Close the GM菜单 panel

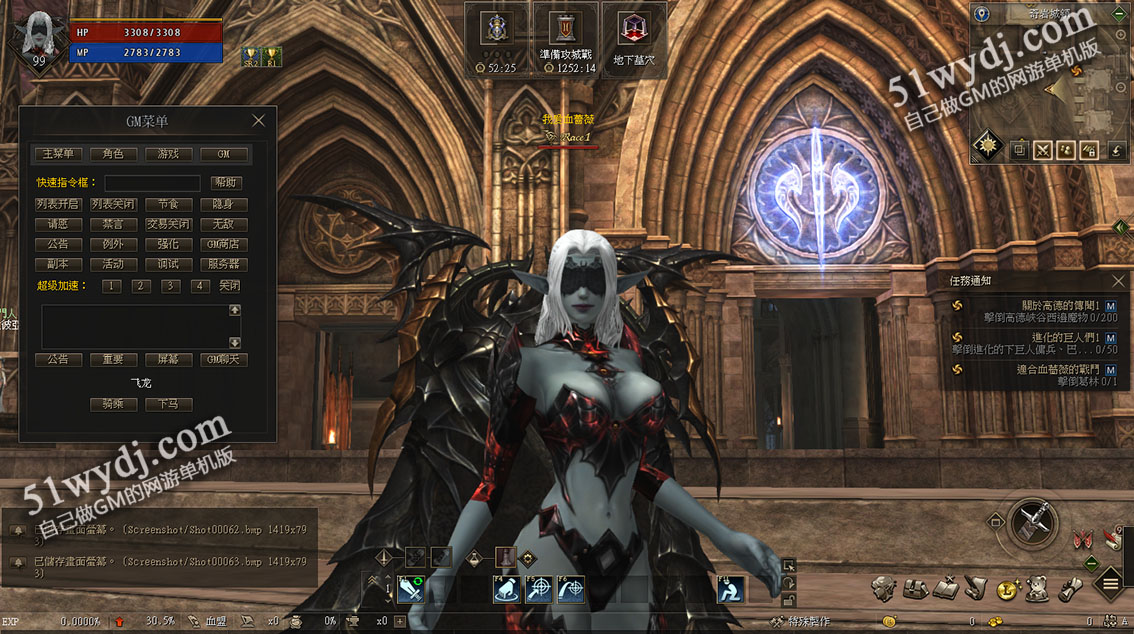tap(258, 121)
